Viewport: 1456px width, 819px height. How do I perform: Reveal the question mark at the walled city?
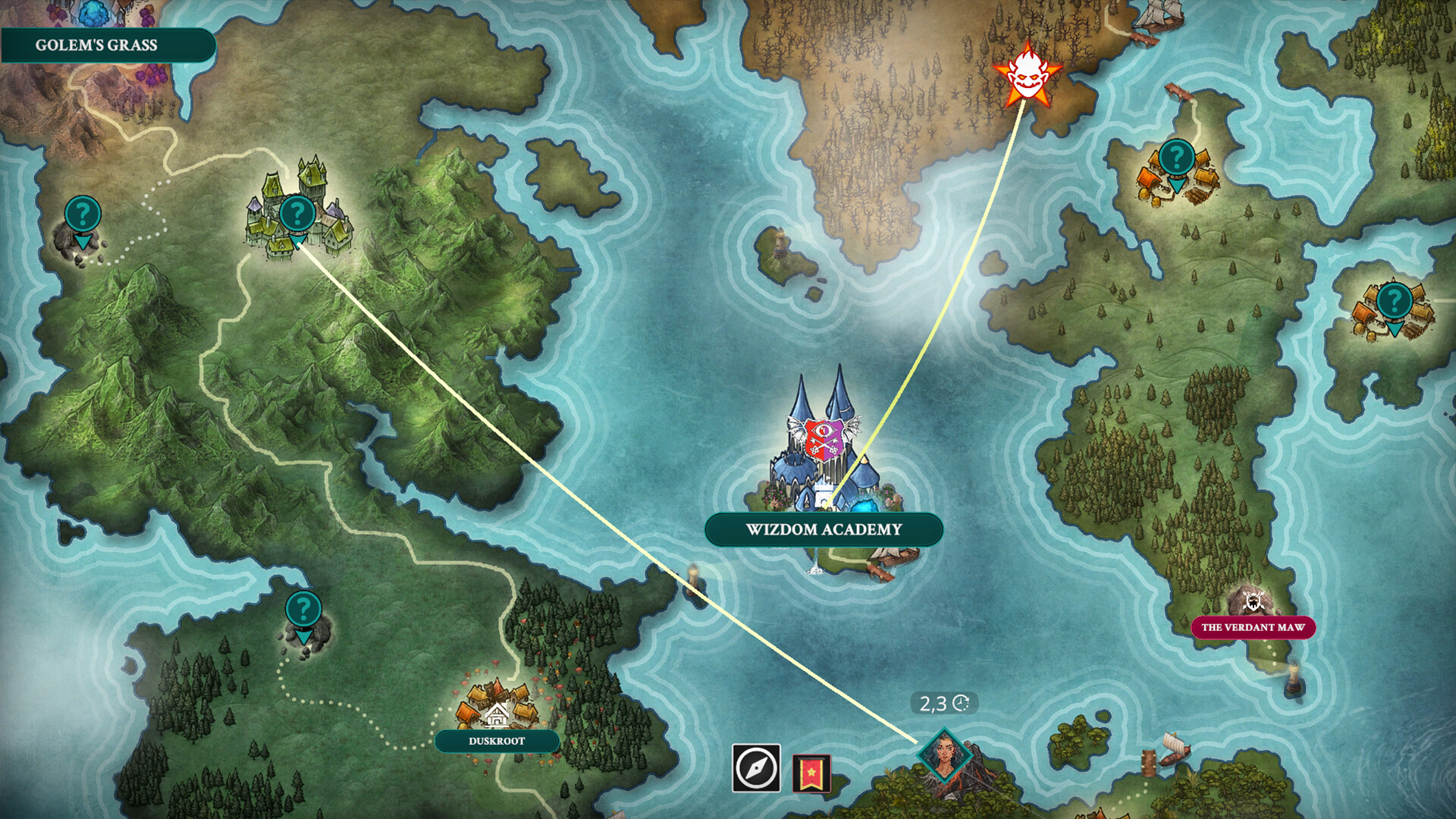[297, 212]
